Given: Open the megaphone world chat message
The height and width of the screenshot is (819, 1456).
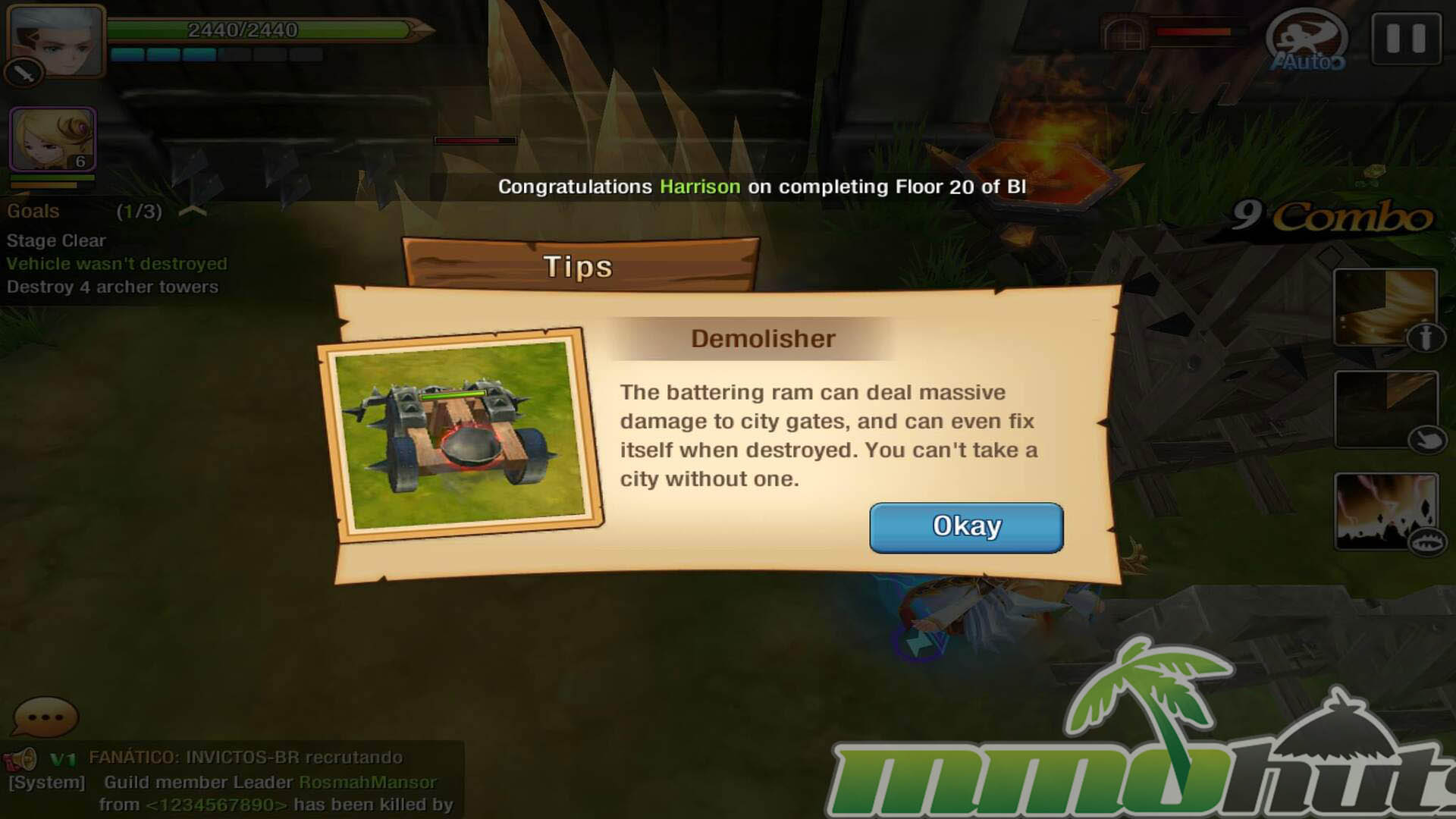Looking at the screenshot, I should click(21, 758).
